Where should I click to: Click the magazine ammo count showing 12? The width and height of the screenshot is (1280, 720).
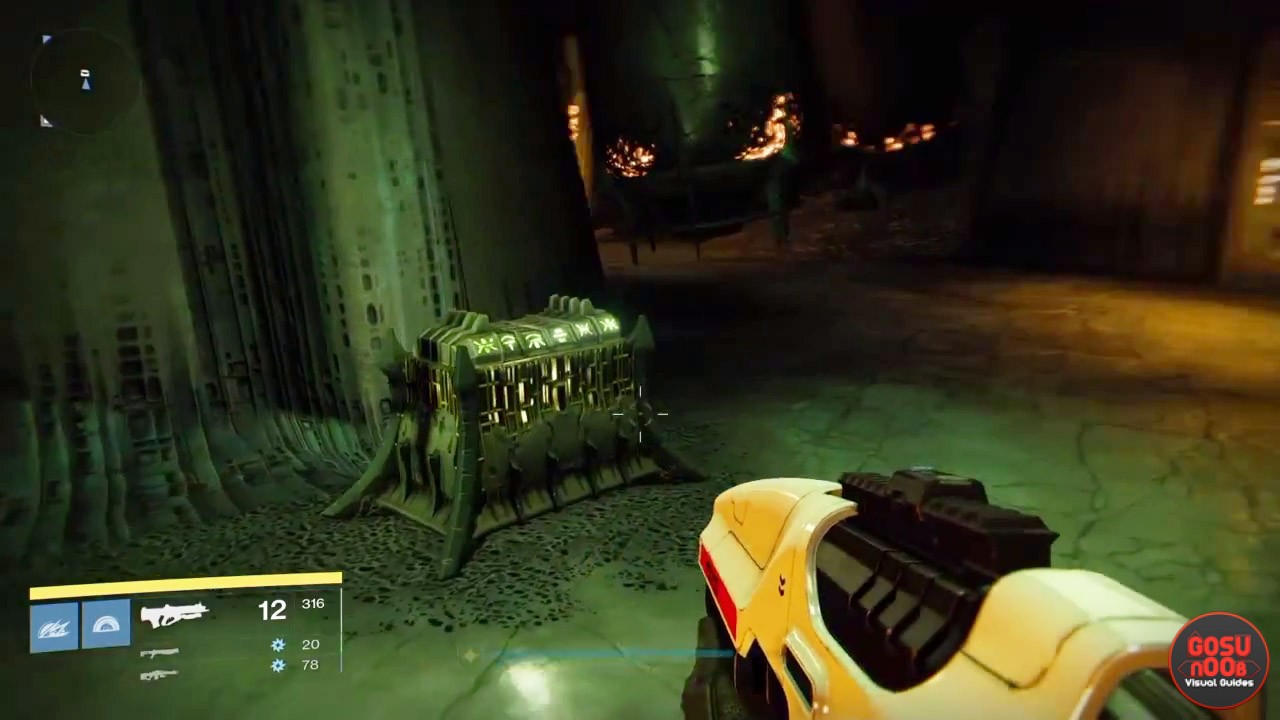click(x=272, y=610)
